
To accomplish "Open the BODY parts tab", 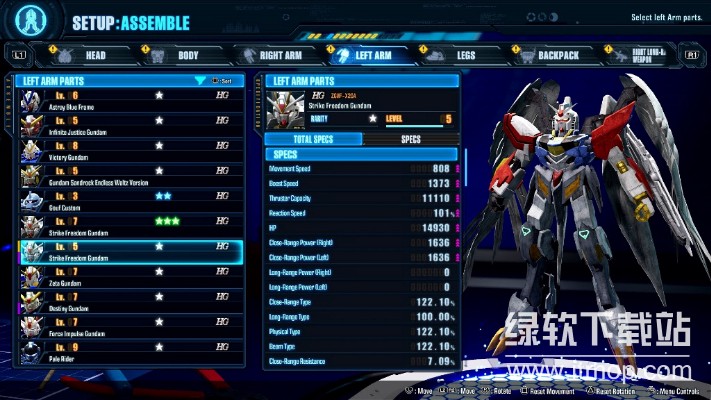I will pyautogui.click(x=180, y=55).
